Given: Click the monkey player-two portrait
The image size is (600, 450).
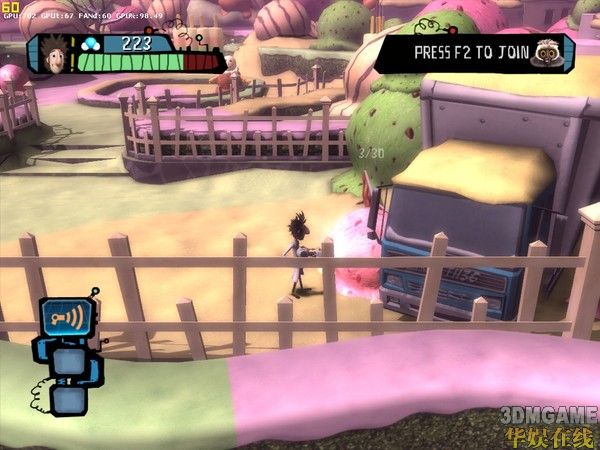Looking at the screenshot, I should pyautogui.click(x=547, y=52).
